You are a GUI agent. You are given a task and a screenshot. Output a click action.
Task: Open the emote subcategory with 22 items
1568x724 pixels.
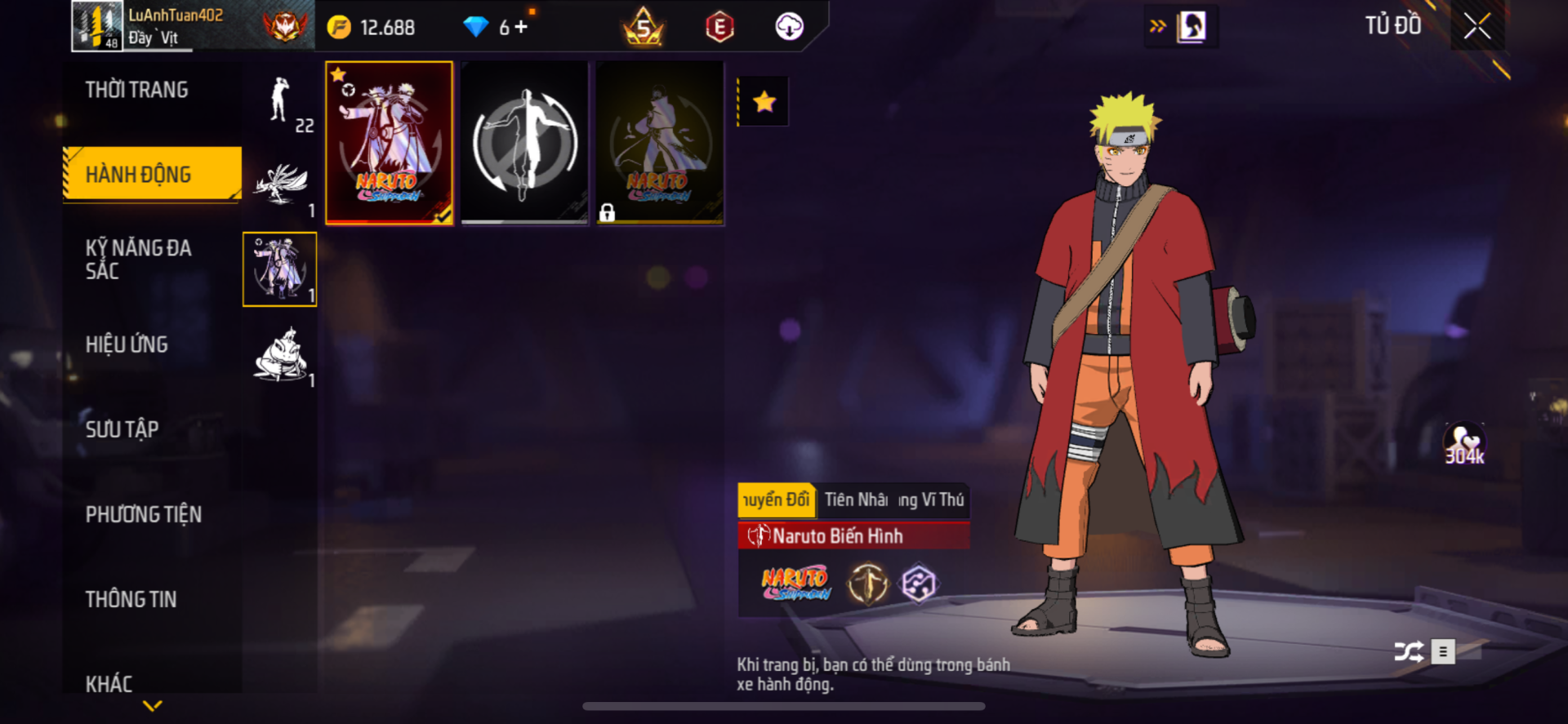pyautogui.click(x=280, y=101)
